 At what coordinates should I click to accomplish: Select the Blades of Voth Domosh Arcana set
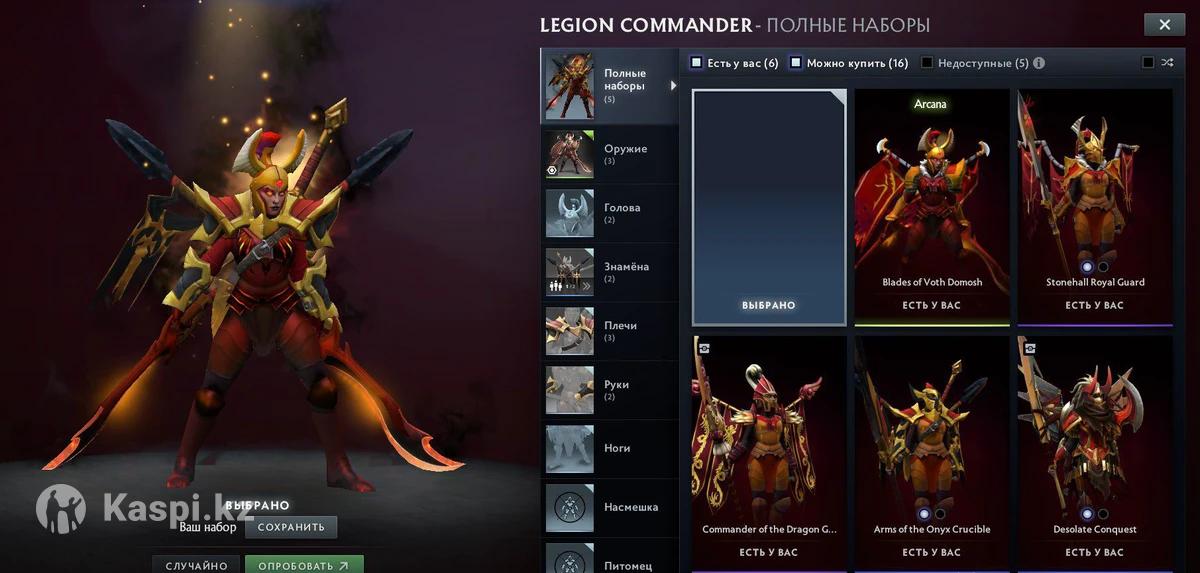point(932,205)
